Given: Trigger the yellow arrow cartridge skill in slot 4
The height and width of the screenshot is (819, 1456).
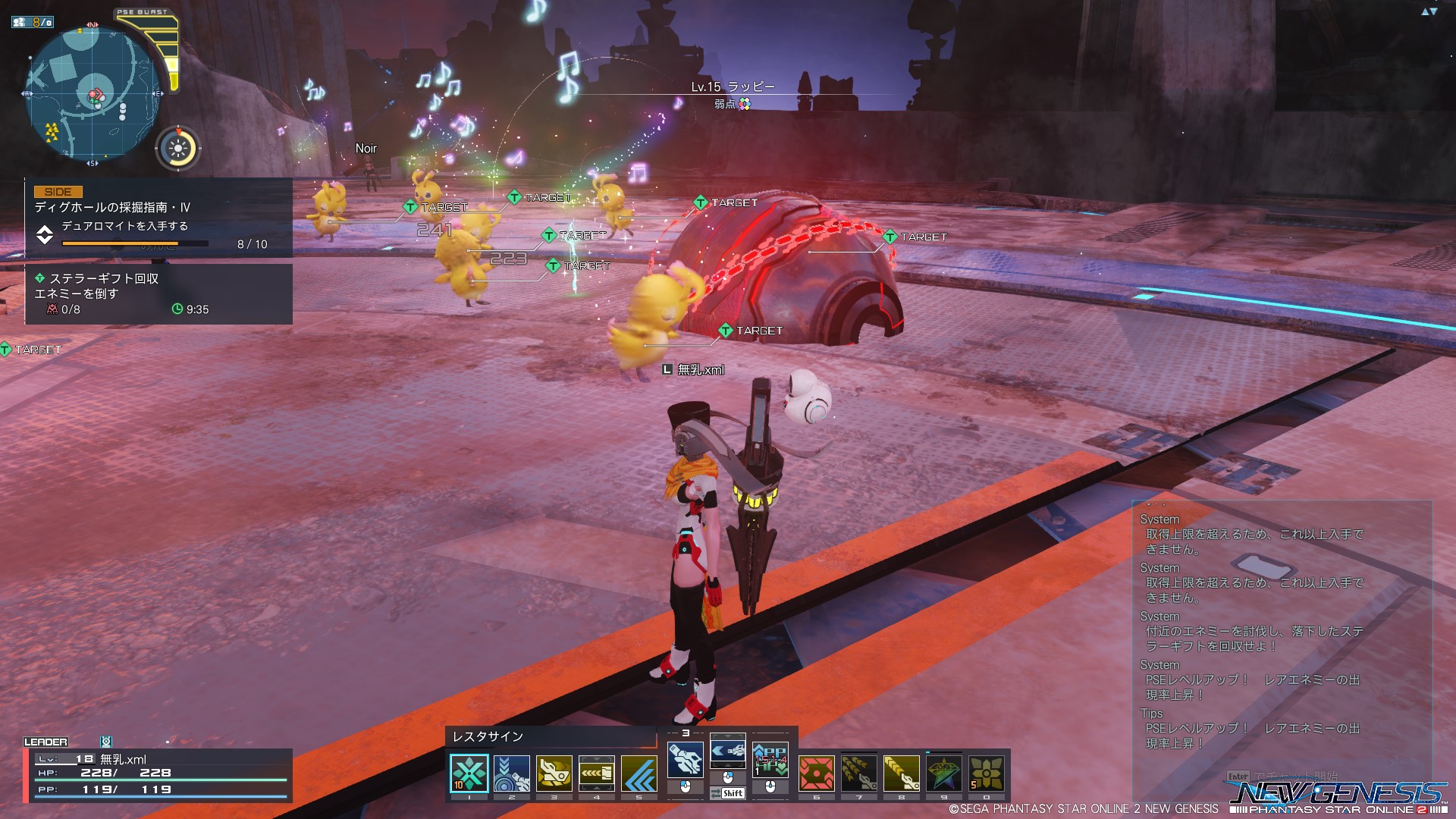Looking at the screenshot, I should coord(597,773).
